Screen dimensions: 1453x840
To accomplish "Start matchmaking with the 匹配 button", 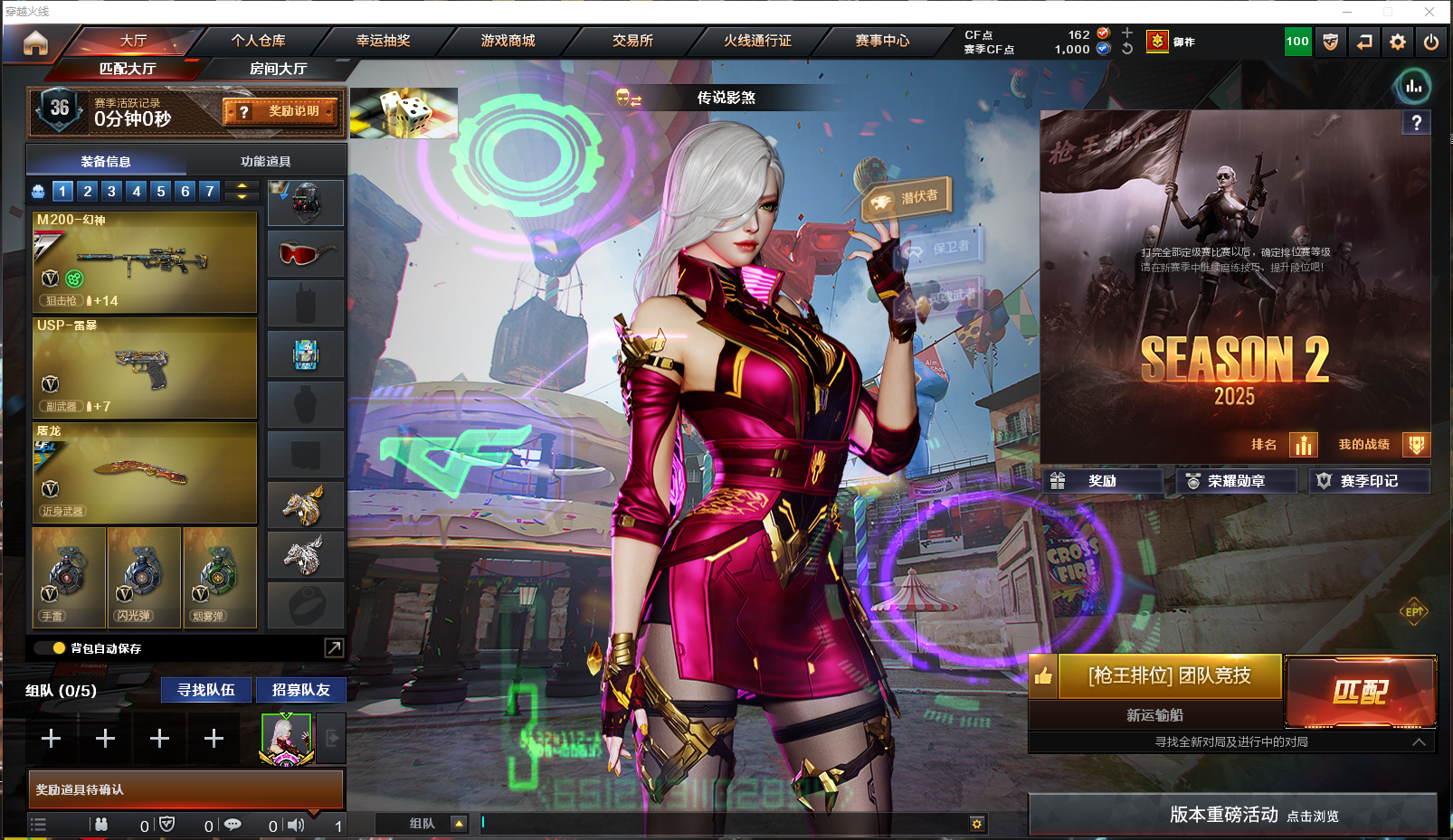I will tap(1360, 692).
